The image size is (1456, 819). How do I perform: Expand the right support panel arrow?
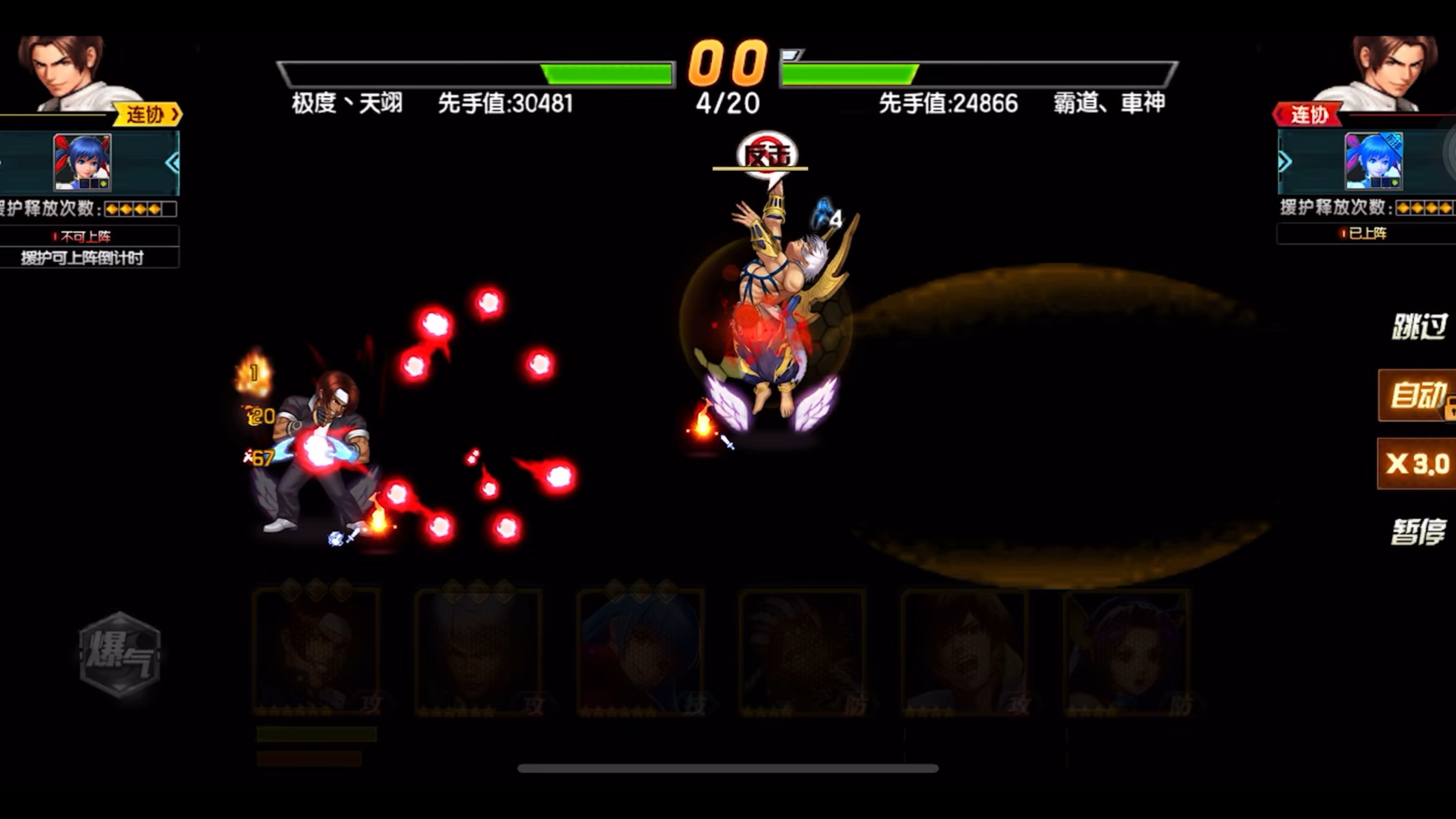(x=1285, y=162)
